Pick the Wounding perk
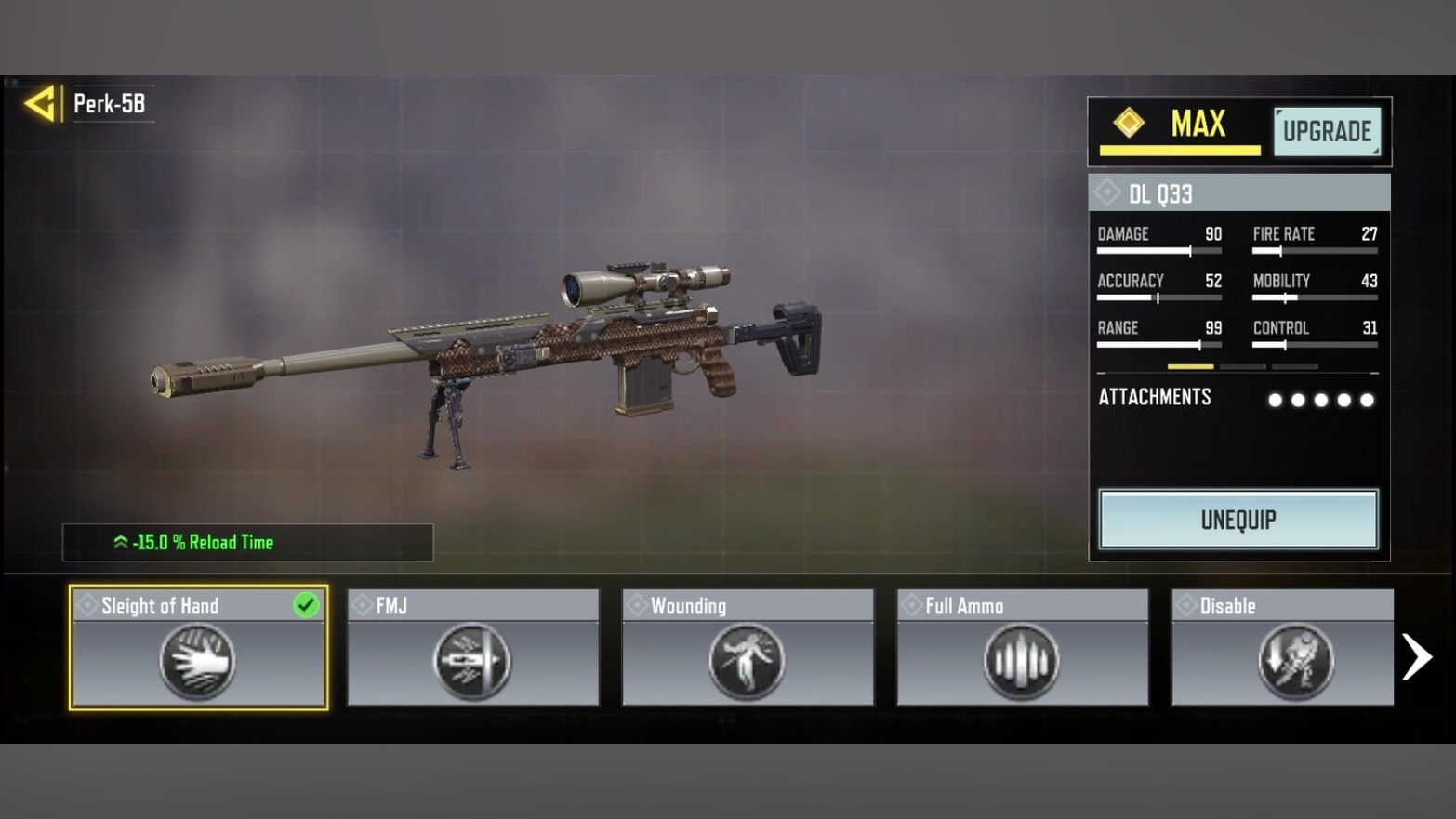1456x819 pixels. click(x=748, y=648)
